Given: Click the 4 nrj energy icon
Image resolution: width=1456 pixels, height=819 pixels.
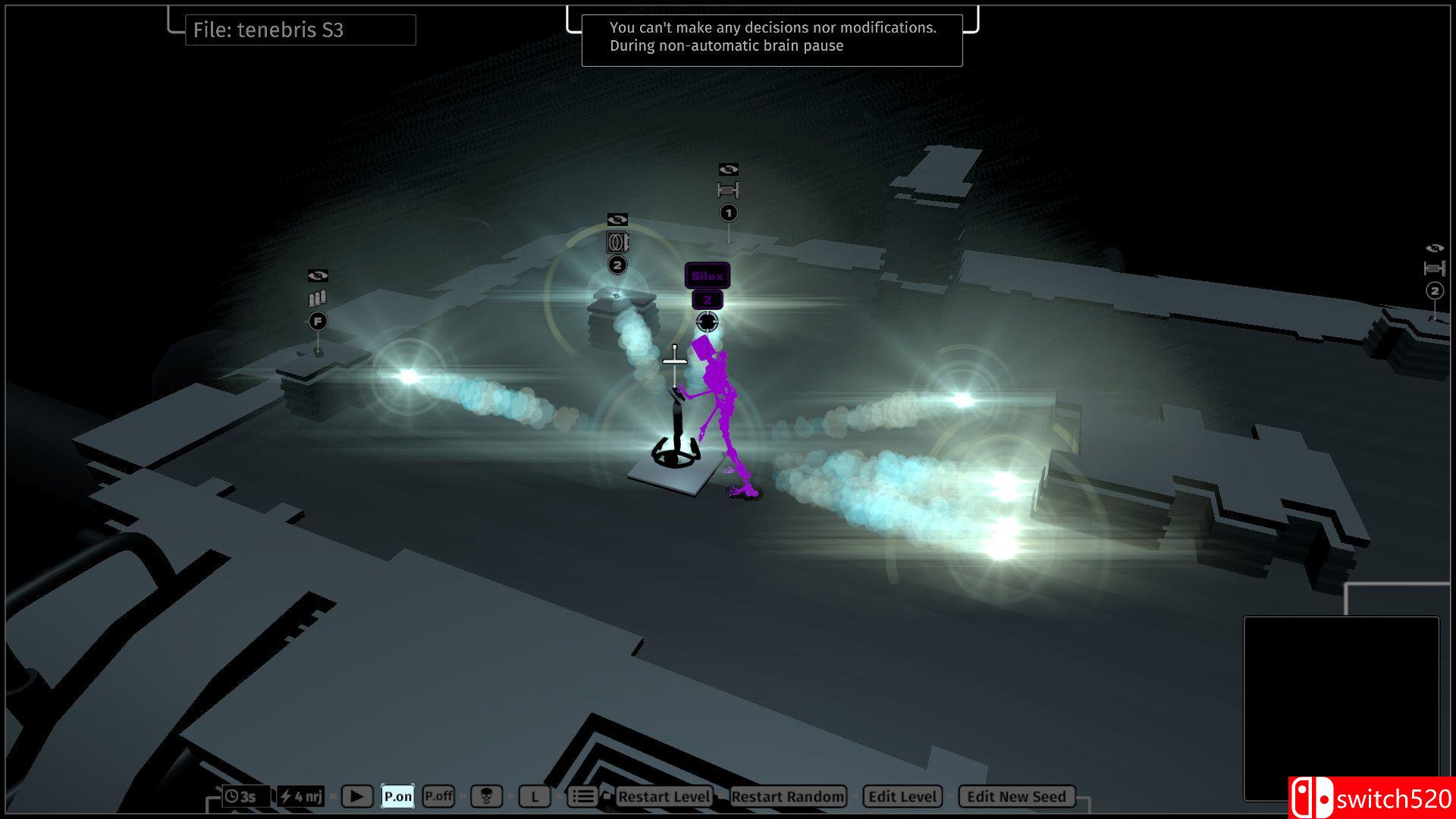Looking at the screenshot, I should click(301, 796).
